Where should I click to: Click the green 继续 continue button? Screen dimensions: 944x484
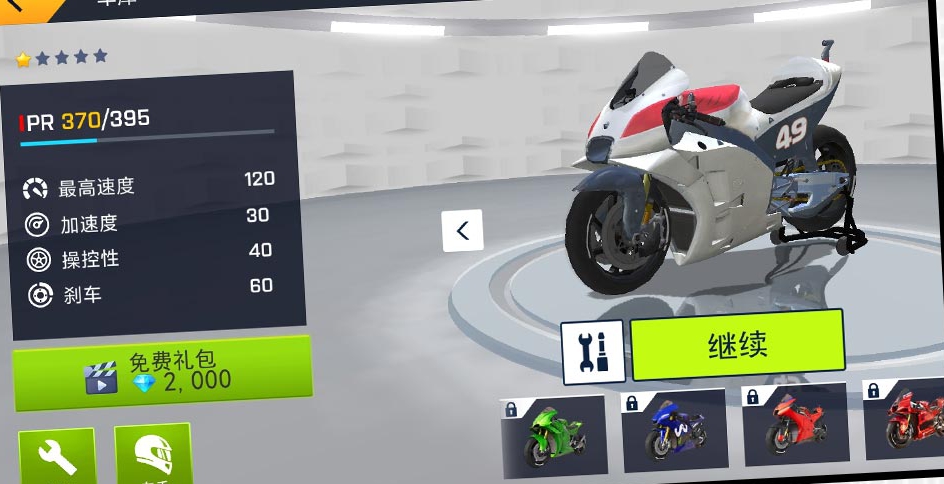point(737,345)
